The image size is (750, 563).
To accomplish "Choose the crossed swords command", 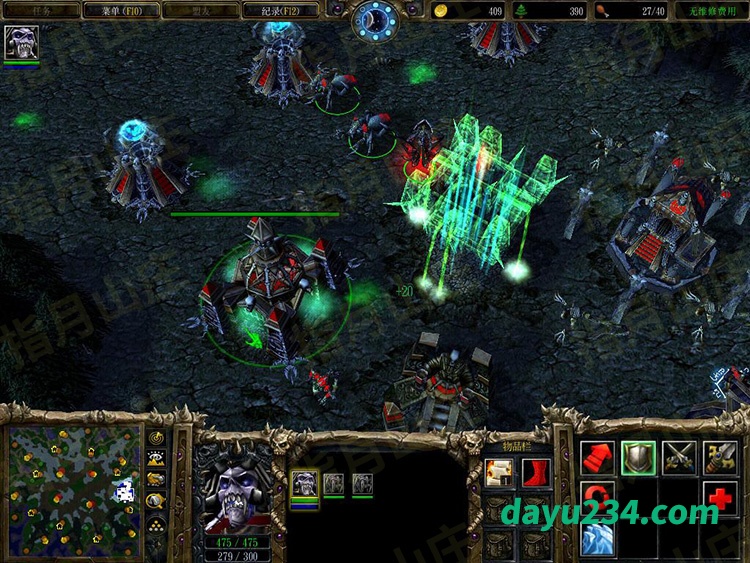I will 679,457.
